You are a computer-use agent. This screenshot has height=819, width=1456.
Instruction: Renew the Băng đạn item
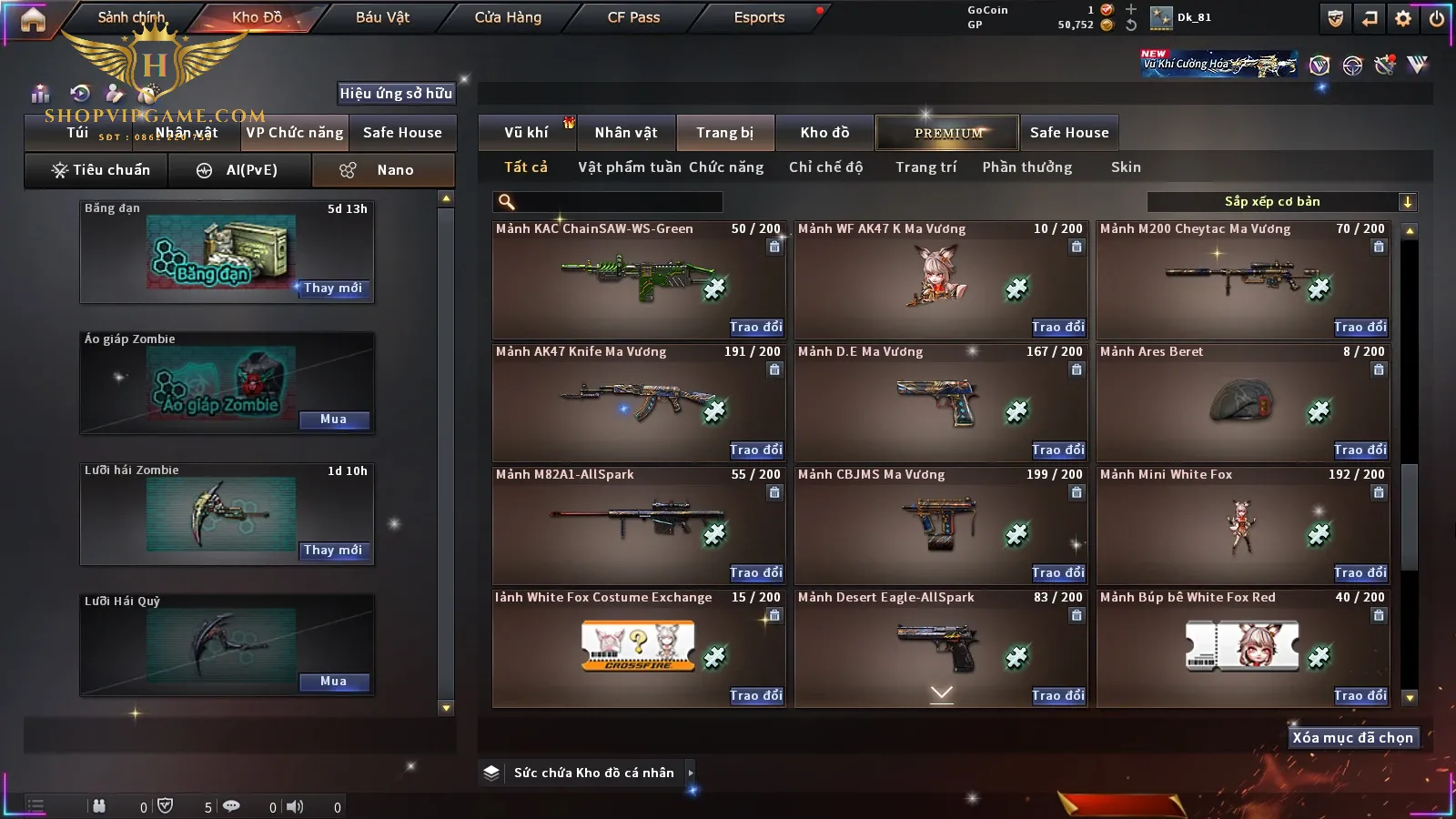pyautogui.click(x=333, y=288)
